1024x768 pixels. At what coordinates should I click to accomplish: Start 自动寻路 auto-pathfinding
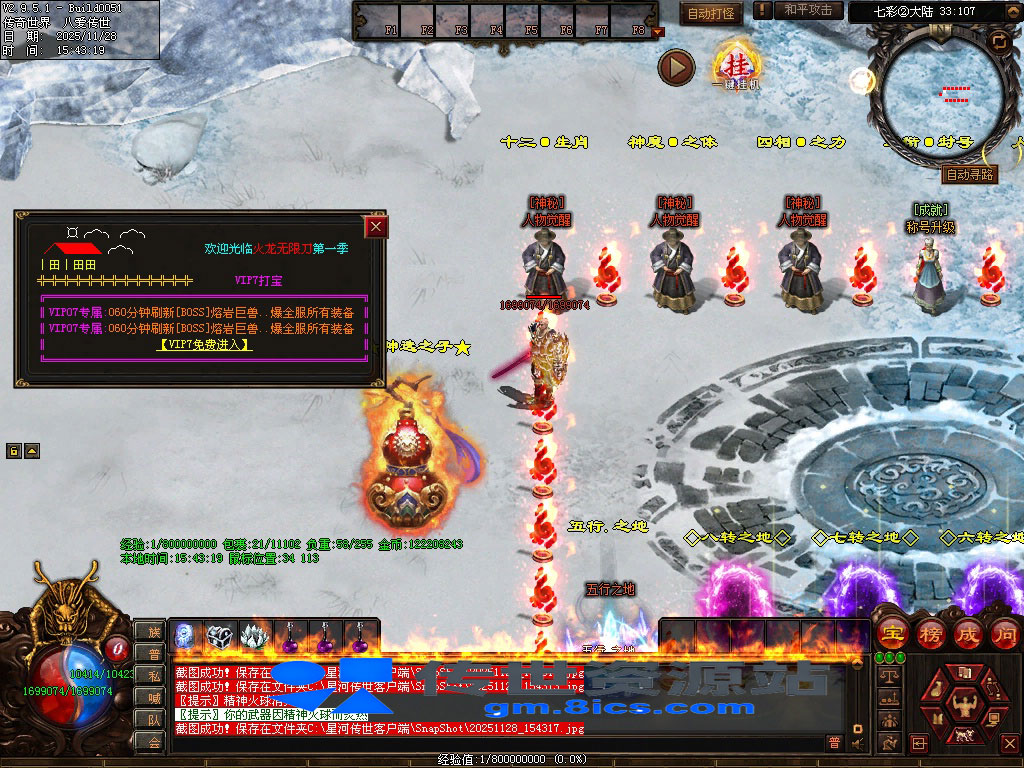pyautogui.click(x=969, y=174)
